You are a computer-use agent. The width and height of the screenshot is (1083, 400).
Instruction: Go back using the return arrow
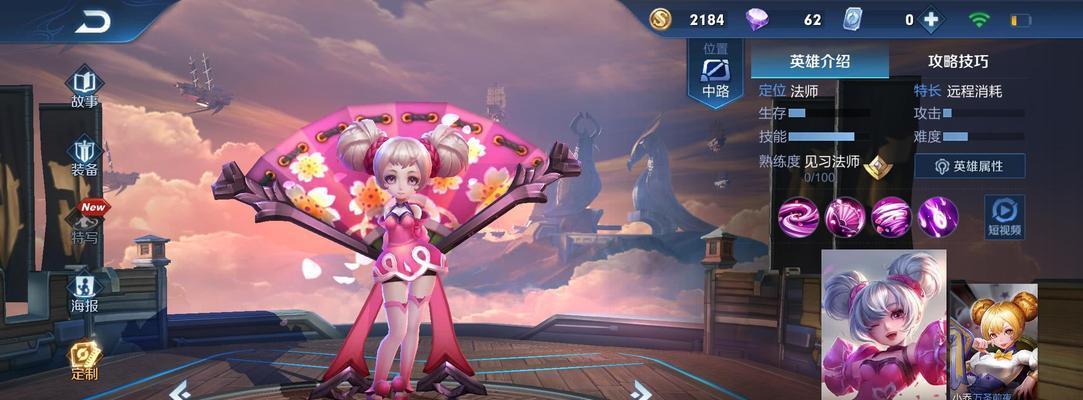pos(93,21)
